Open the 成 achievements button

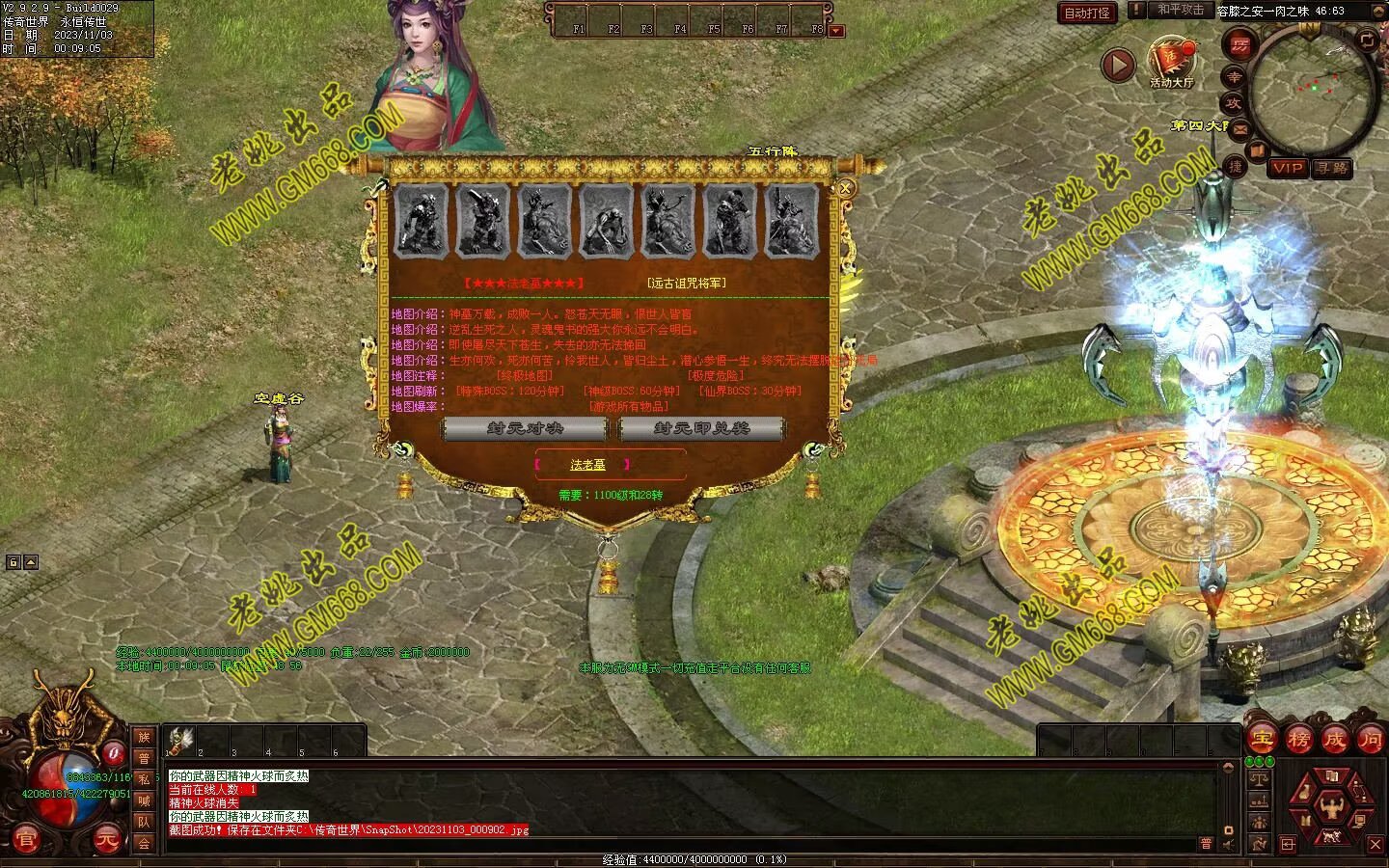click(1334, 741)
